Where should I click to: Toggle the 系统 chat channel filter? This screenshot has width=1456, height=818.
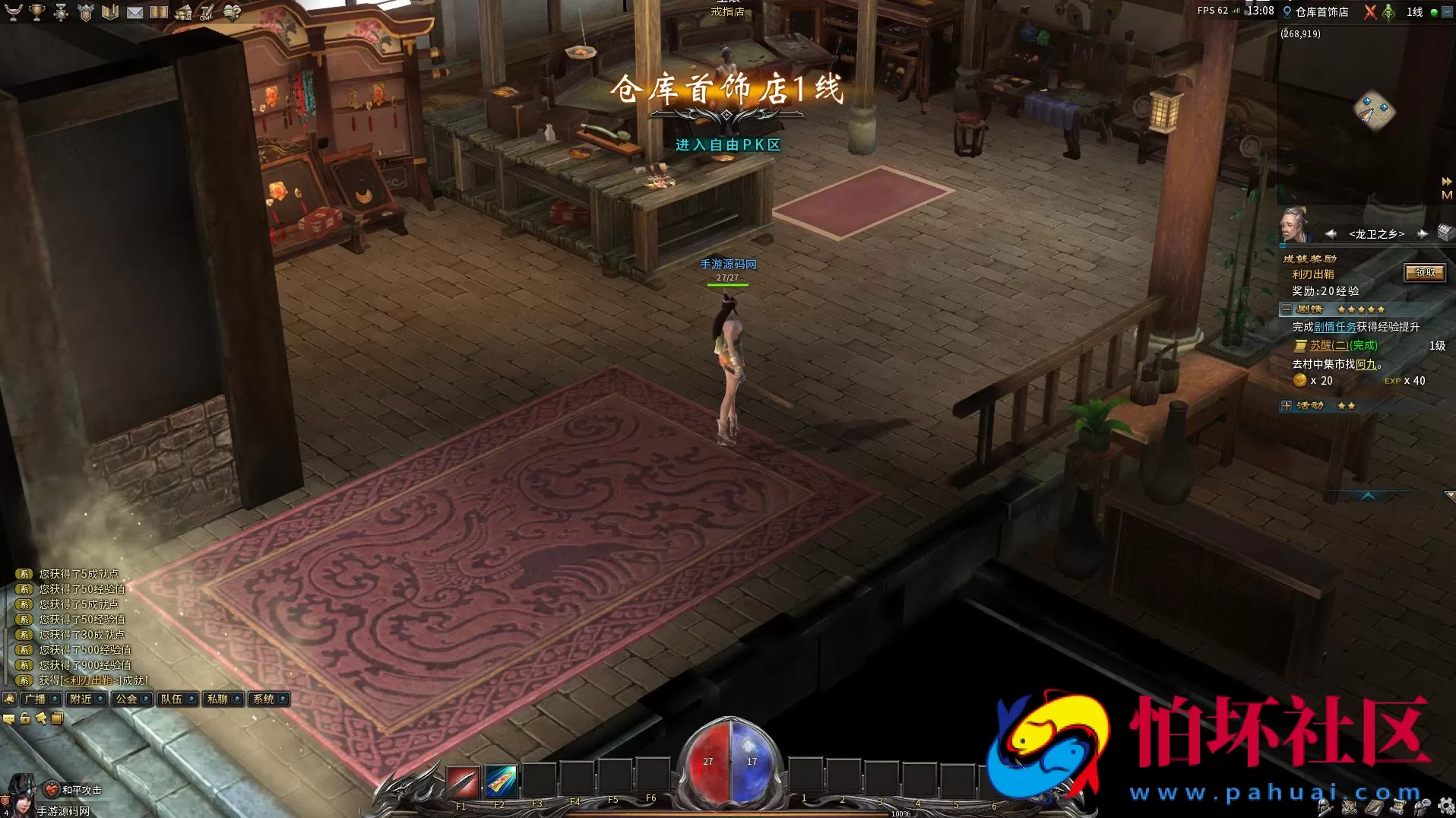262,699
